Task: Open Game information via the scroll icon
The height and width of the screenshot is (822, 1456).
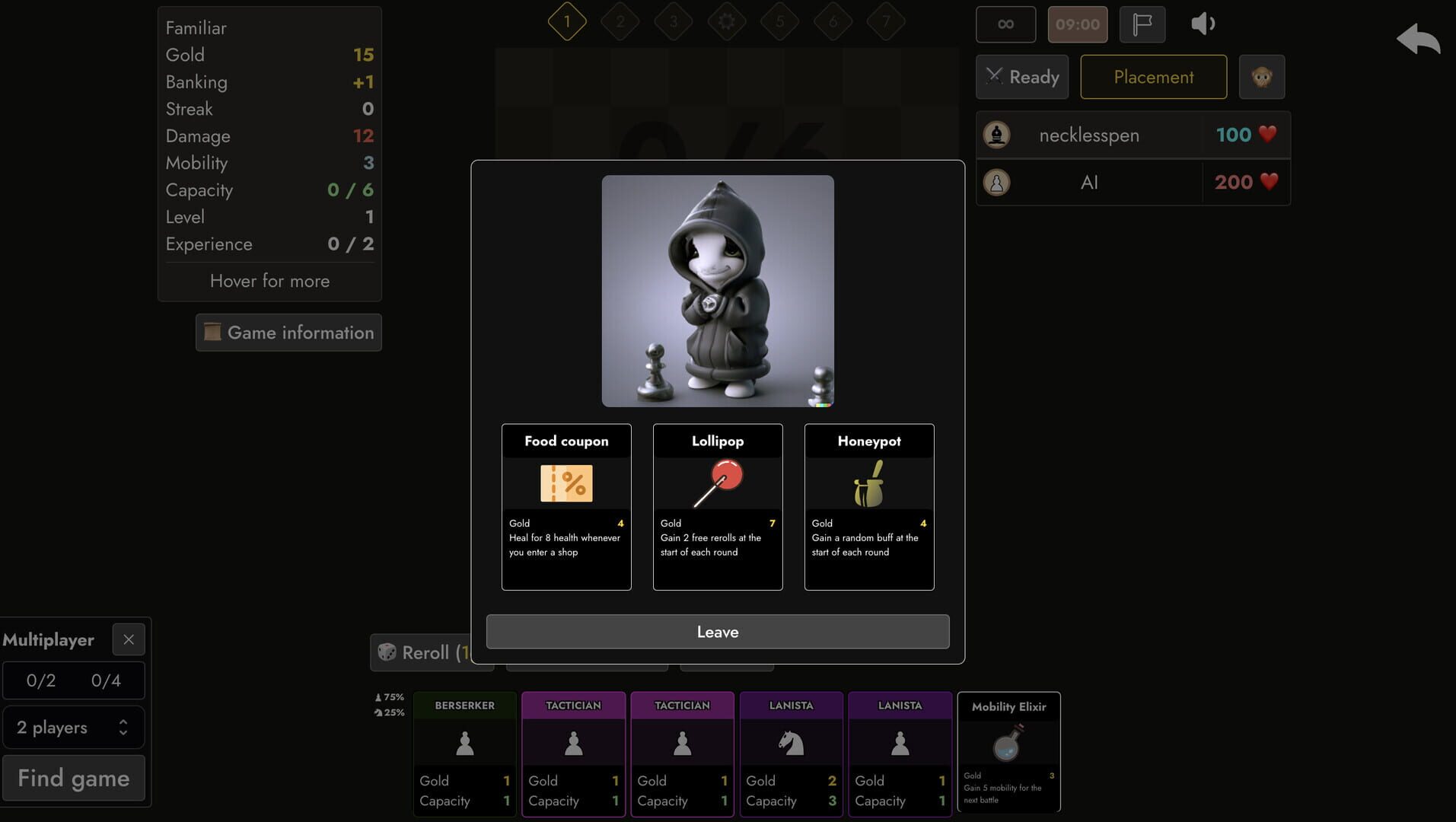Action: [212, 333]
